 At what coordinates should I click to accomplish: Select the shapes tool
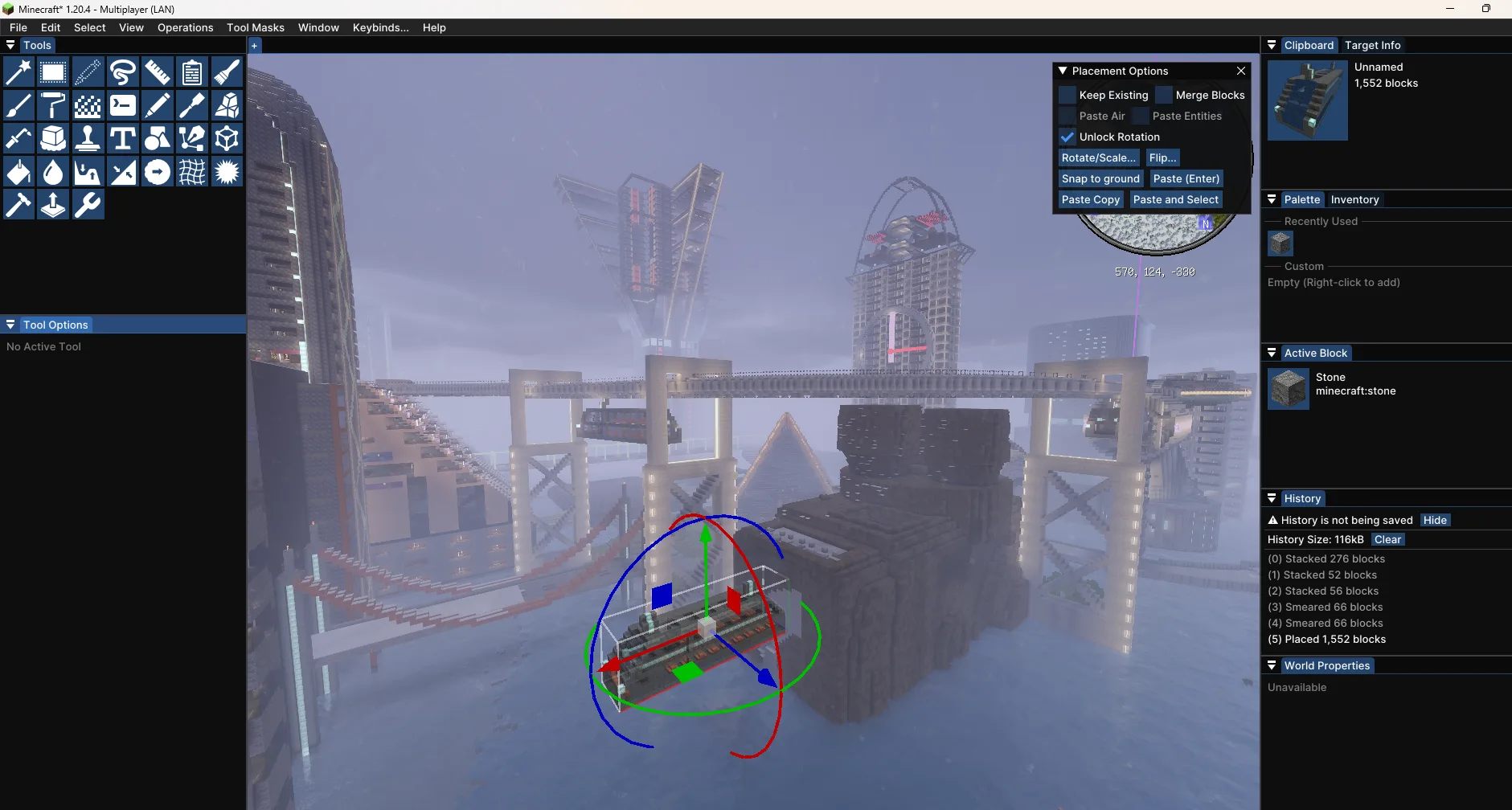coord(157,138)
